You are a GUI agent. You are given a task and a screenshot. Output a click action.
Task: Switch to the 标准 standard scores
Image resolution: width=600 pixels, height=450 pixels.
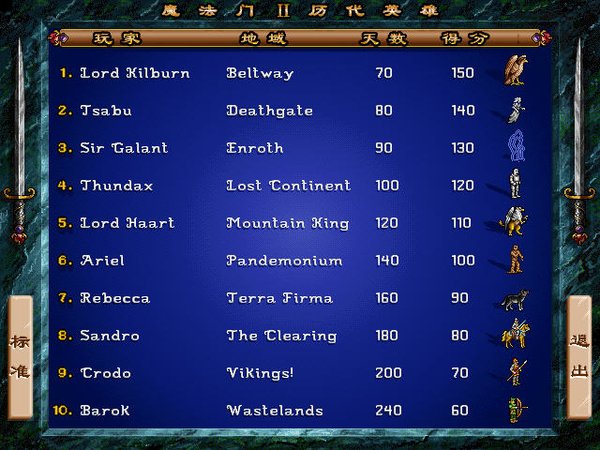point(20,356)
